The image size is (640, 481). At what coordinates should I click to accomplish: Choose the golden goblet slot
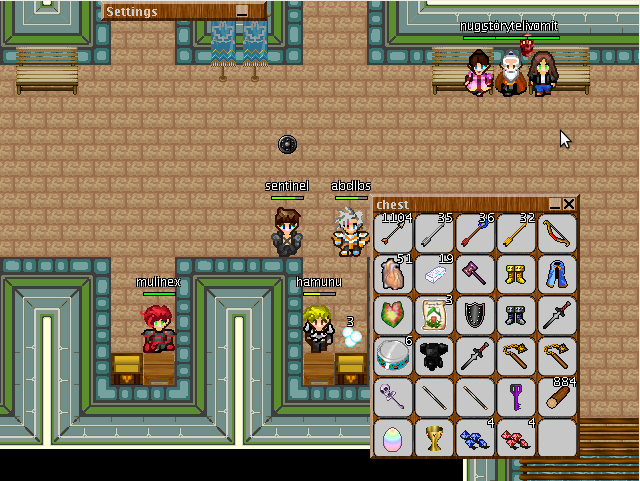[434, 438]
